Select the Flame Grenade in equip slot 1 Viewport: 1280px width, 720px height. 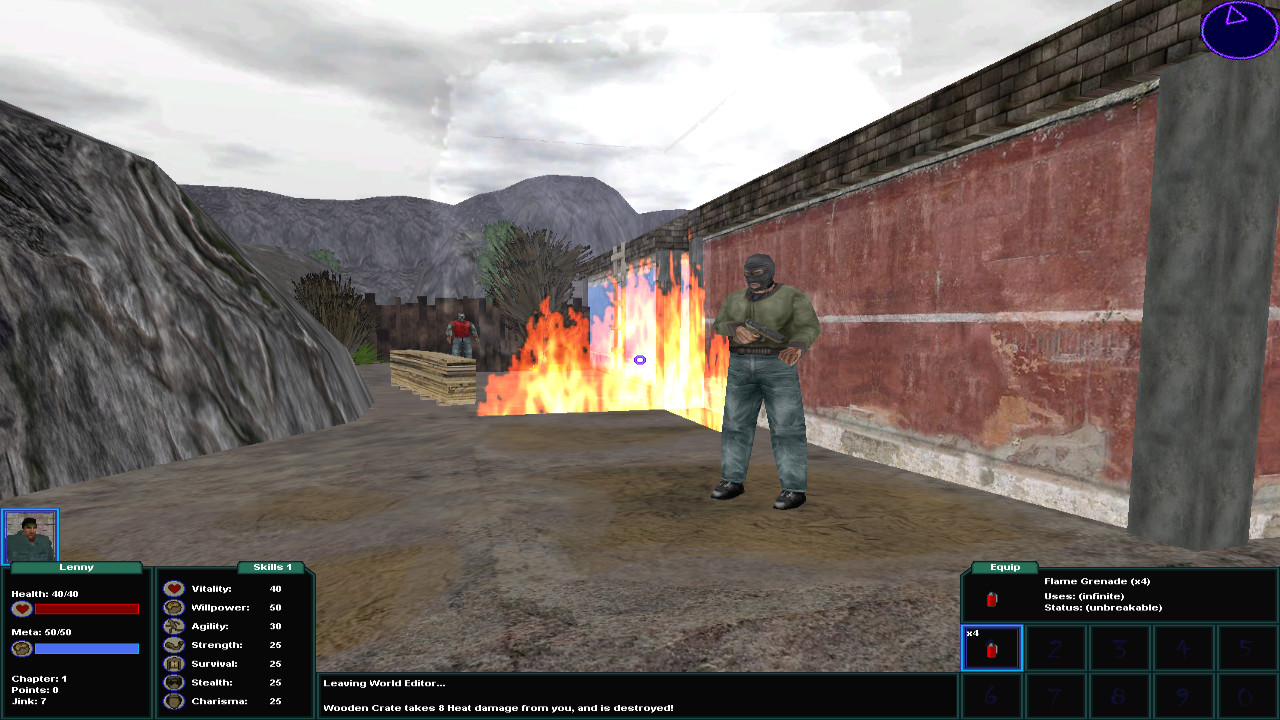tap(992, 648)
